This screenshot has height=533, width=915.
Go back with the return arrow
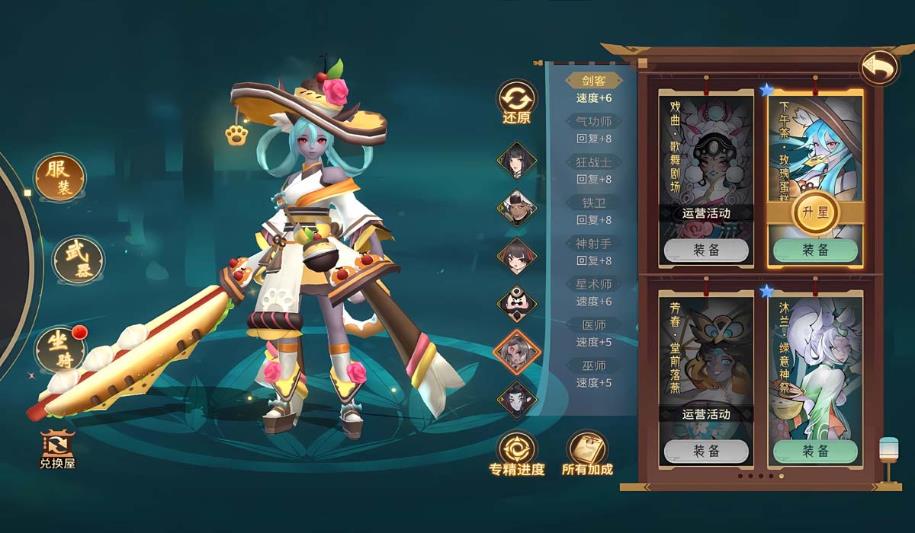[x=879, y=67]
